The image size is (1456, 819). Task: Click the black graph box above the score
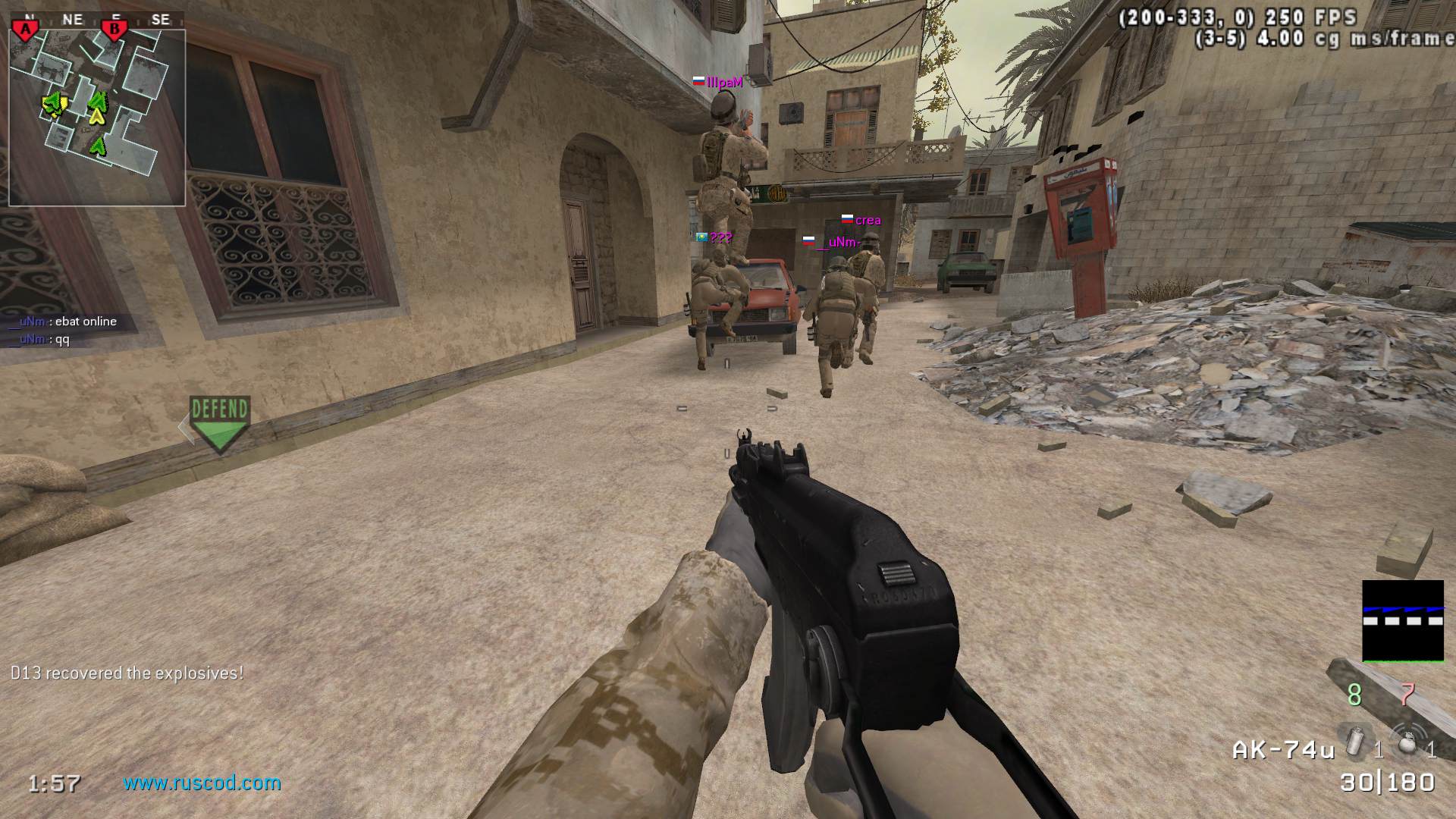click(1402, 621)
